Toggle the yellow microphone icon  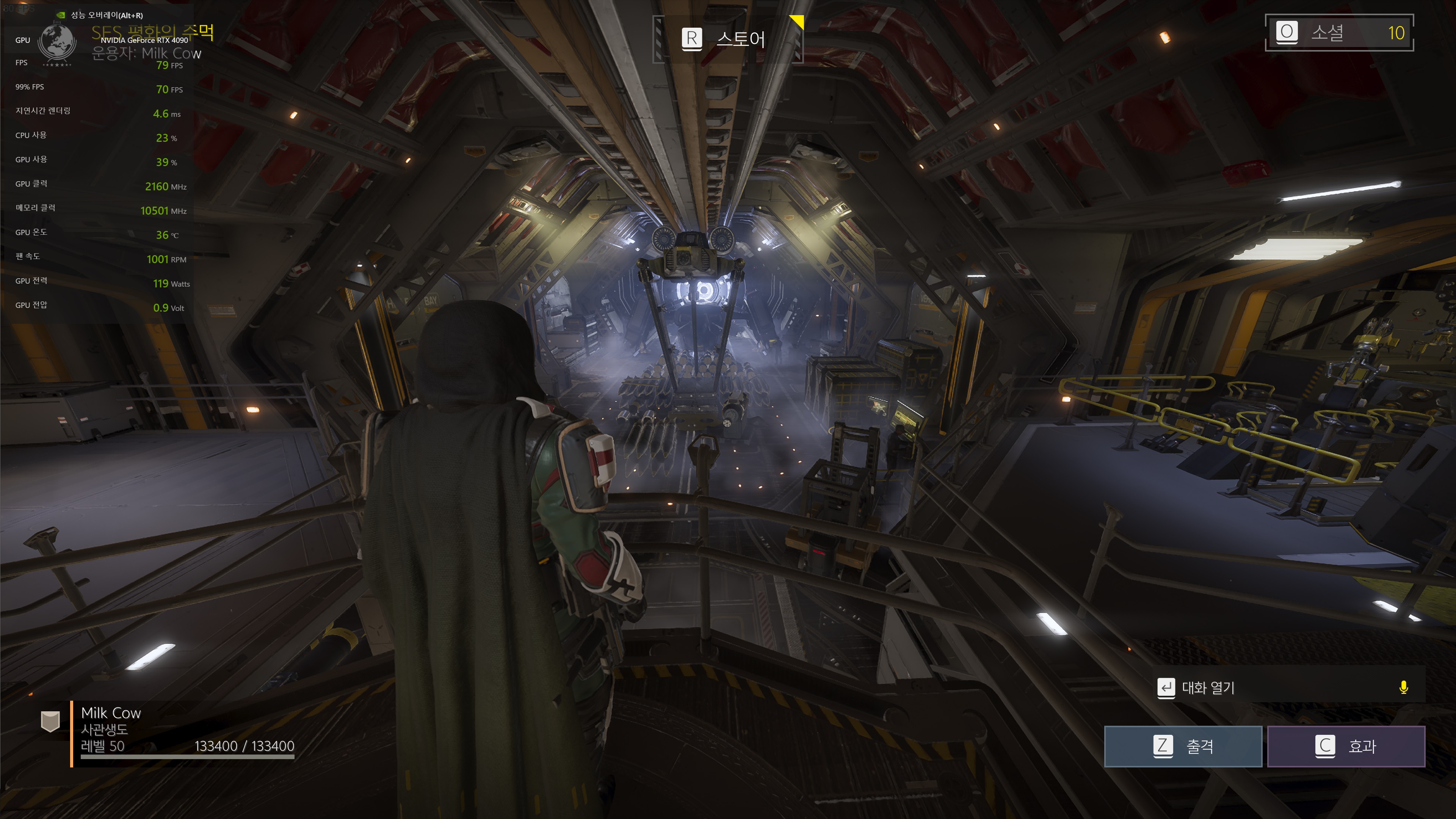1403,687
